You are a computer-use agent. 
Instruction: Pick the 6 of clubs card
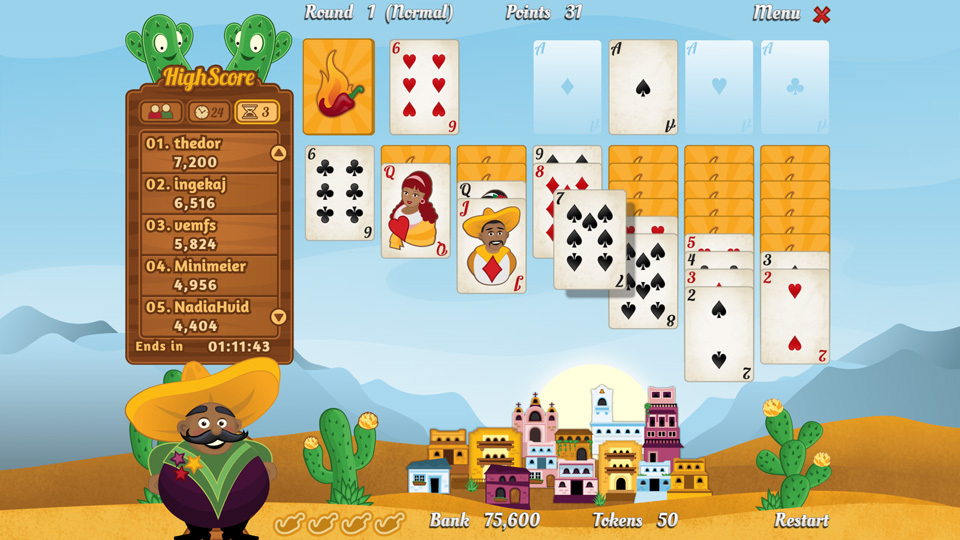point(339,193)
